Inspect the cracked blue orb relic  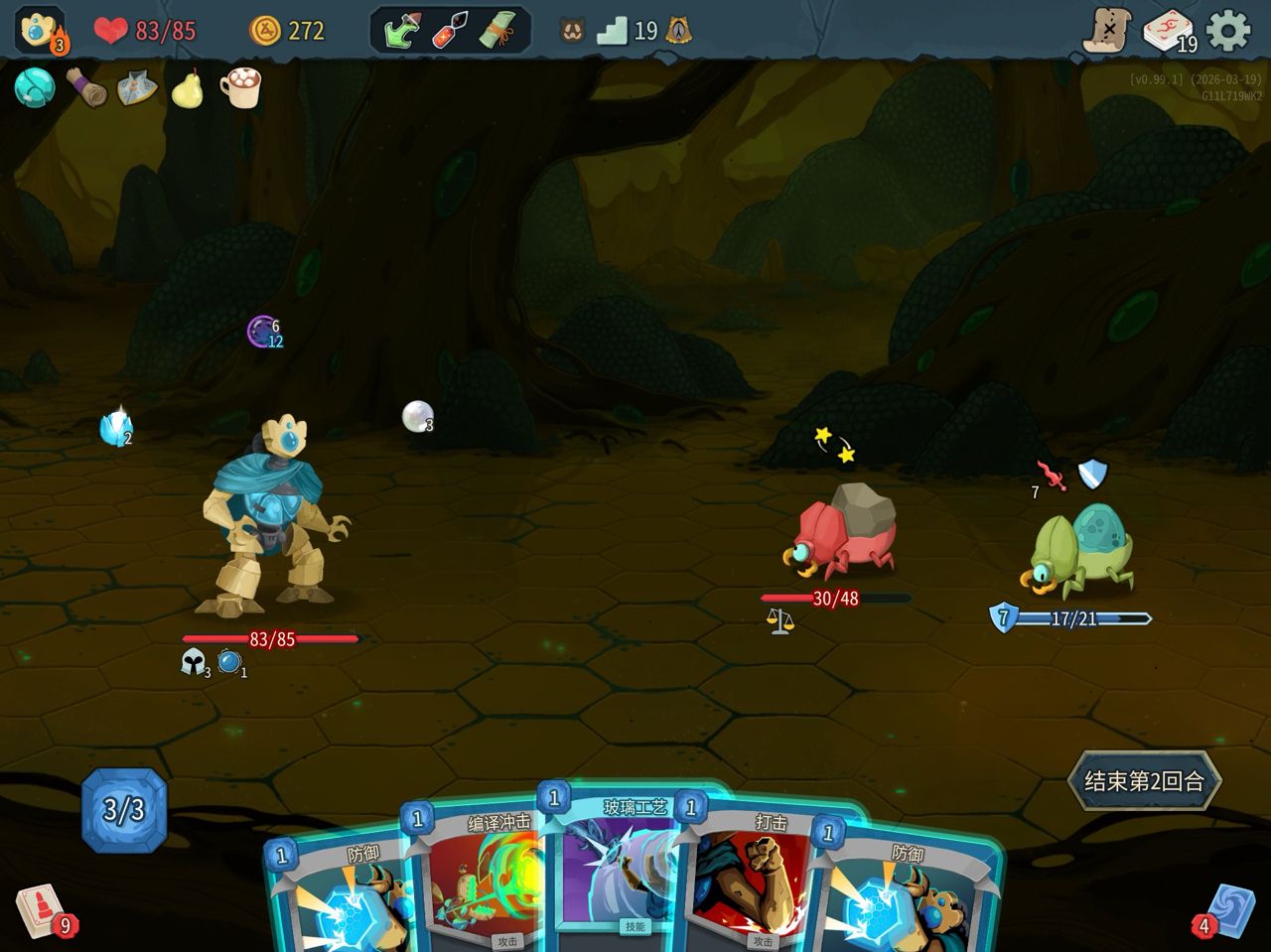[x=35, y=88]
